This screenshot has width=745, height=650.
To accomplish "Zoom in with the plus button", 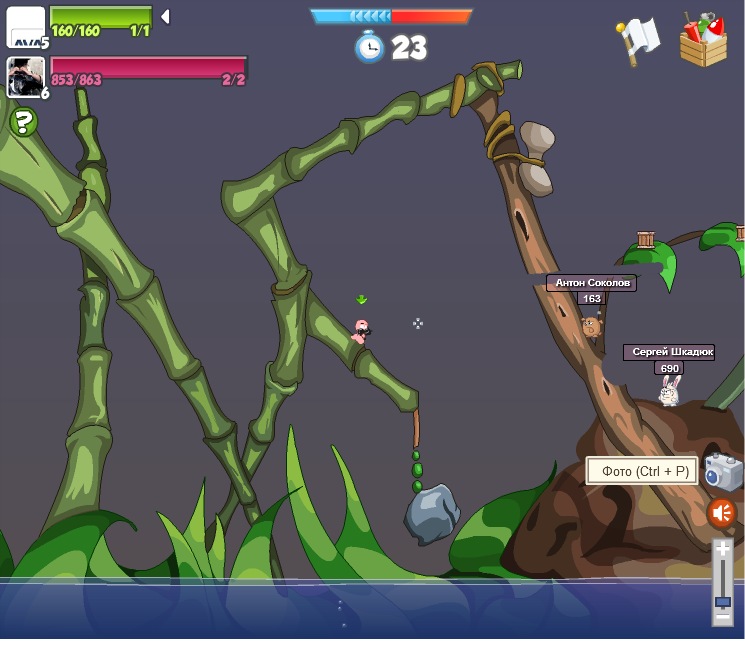I will 722,549.
